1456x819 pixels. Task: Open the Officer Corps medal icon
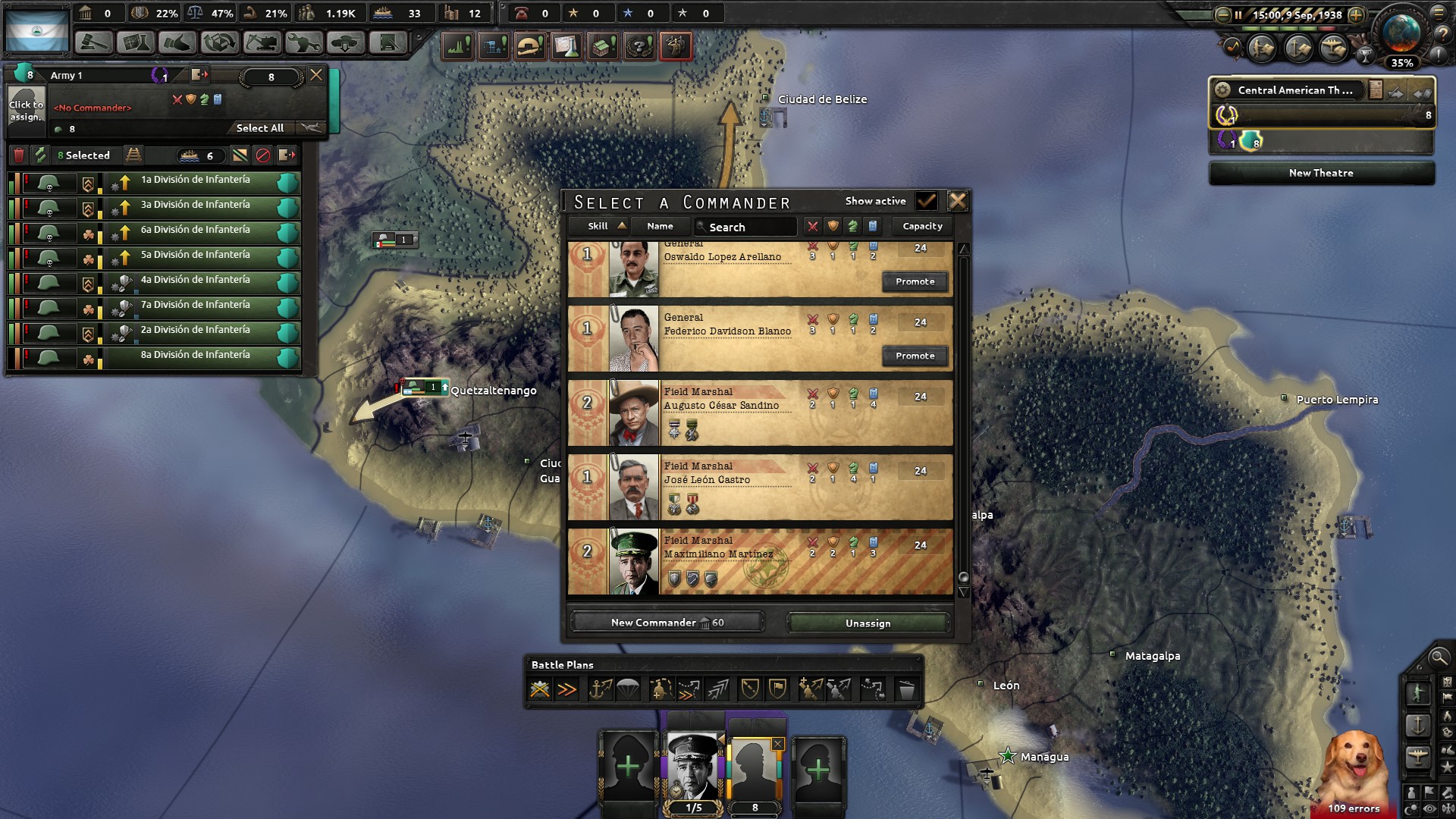tap(675, 45)
